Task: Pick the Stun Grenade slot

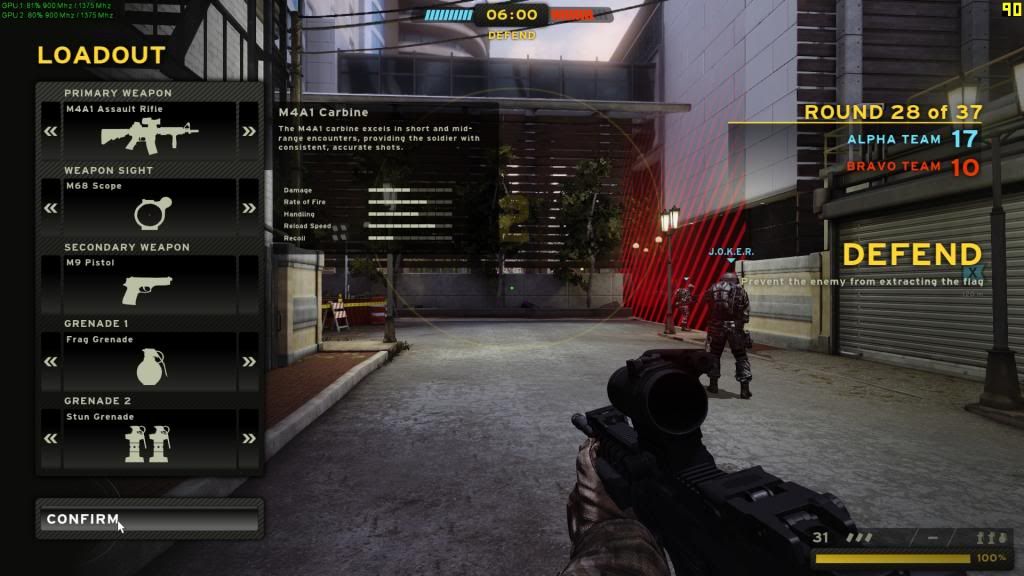Action: 150,438
